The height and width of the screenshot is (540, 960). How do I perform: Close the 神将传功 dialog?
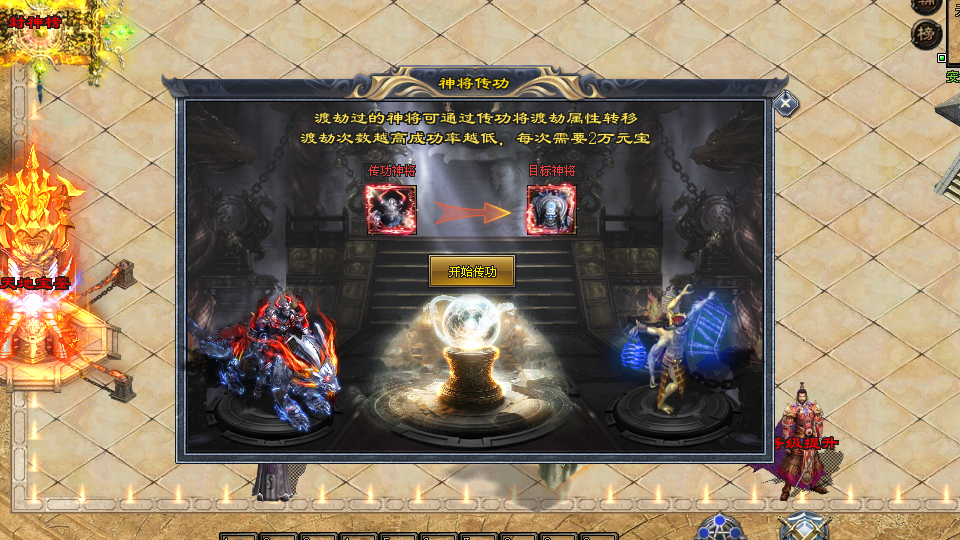click(787, 101)
